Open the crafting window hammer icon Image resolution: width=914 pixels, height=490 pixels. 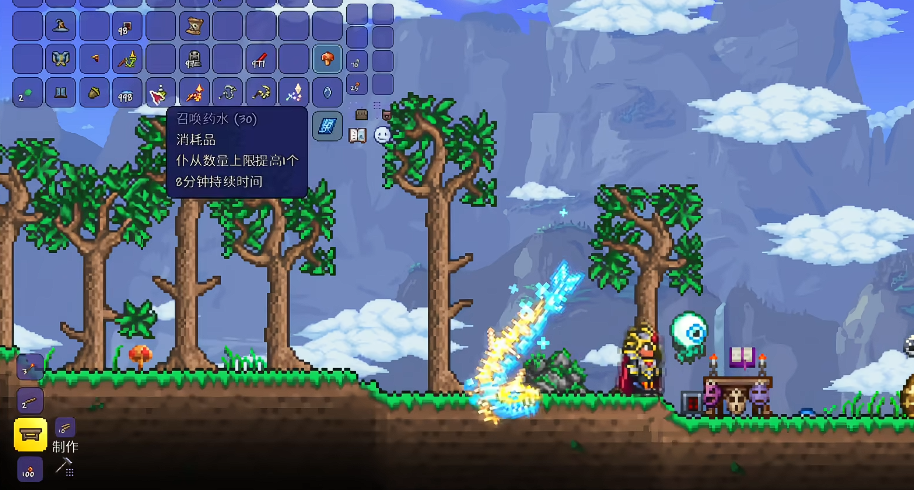65,464
